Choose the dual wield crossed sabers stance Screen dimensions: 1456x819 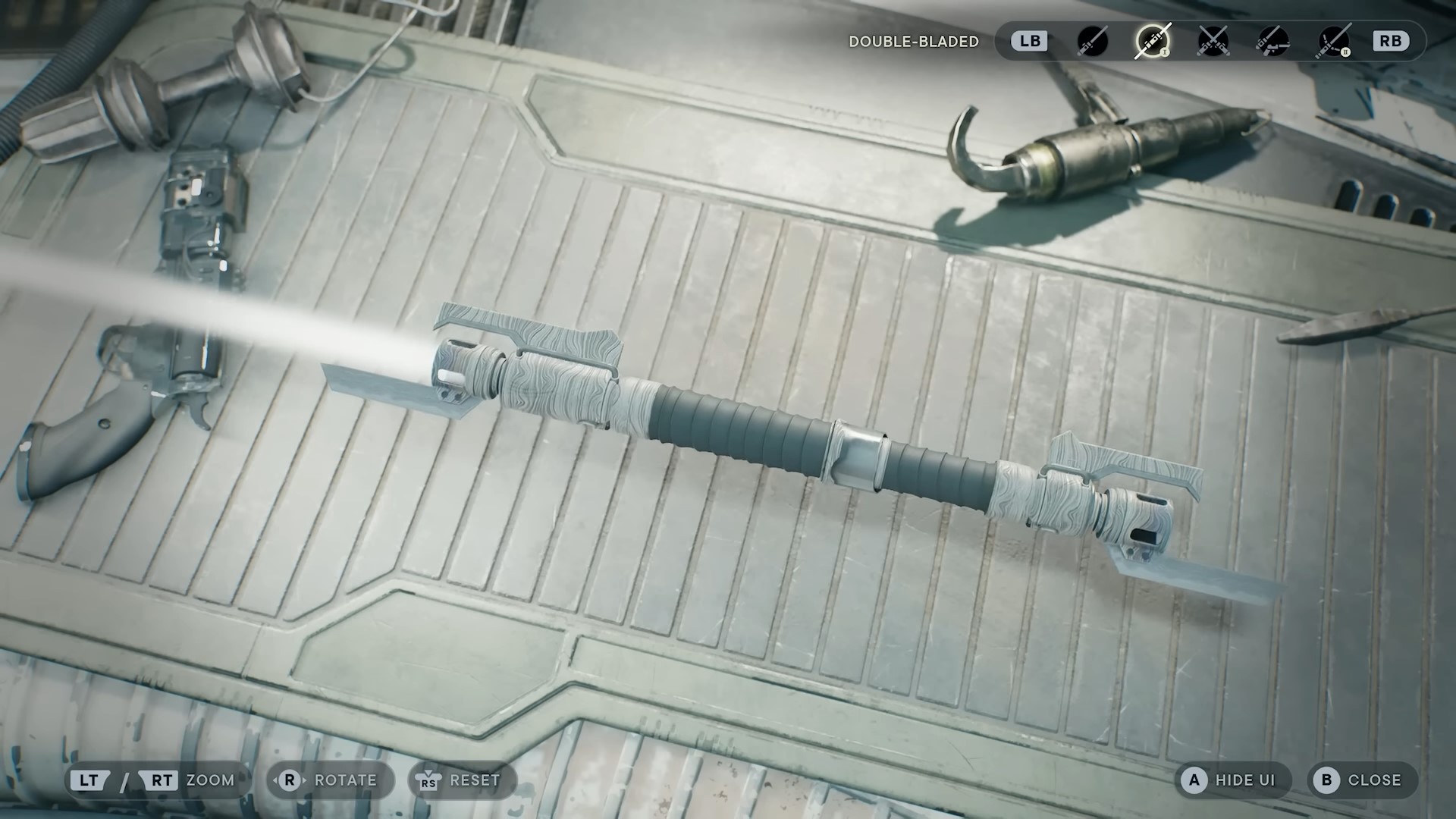click(1213, 41)
